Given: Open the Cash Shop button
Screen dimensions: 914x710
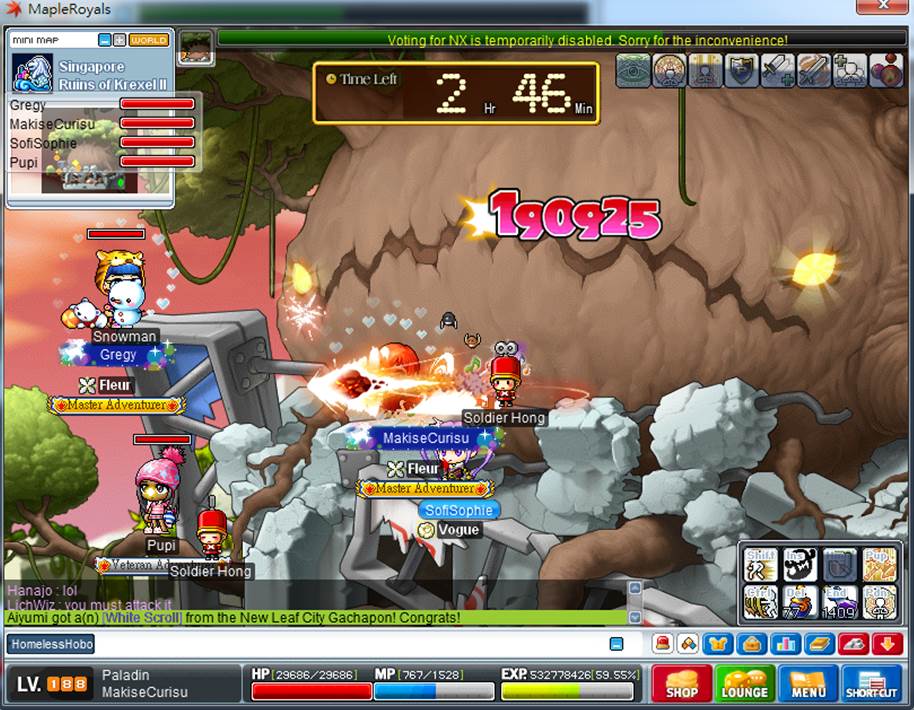Looking at the screenshot, I should tap(682, 684).
